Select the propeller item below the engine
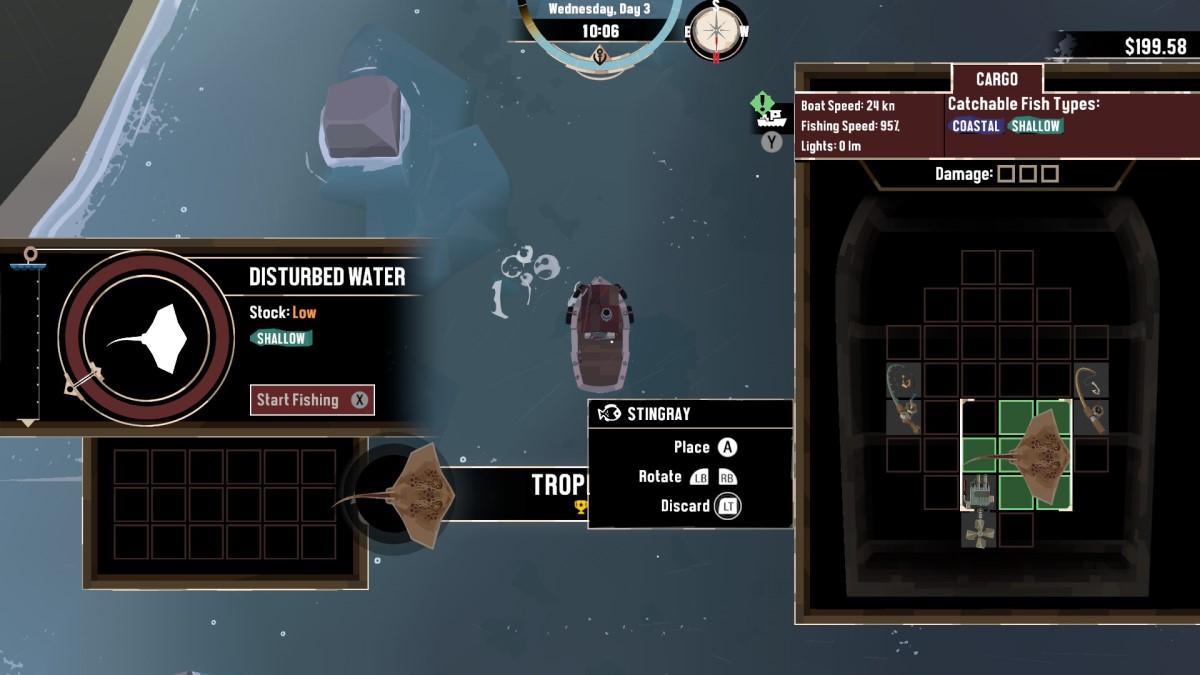Image resolution: width=1200 pixels, height=675 pixels. (x=977, y=531)
